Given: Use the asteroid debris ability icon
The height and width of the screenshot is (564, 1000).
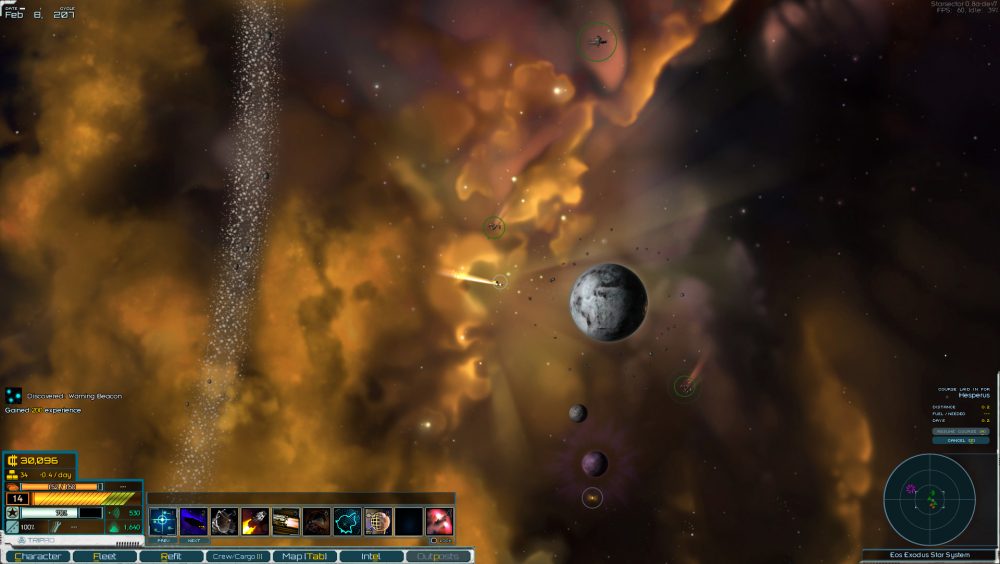Looking at the screenshot, I should (x=225, y=521).
